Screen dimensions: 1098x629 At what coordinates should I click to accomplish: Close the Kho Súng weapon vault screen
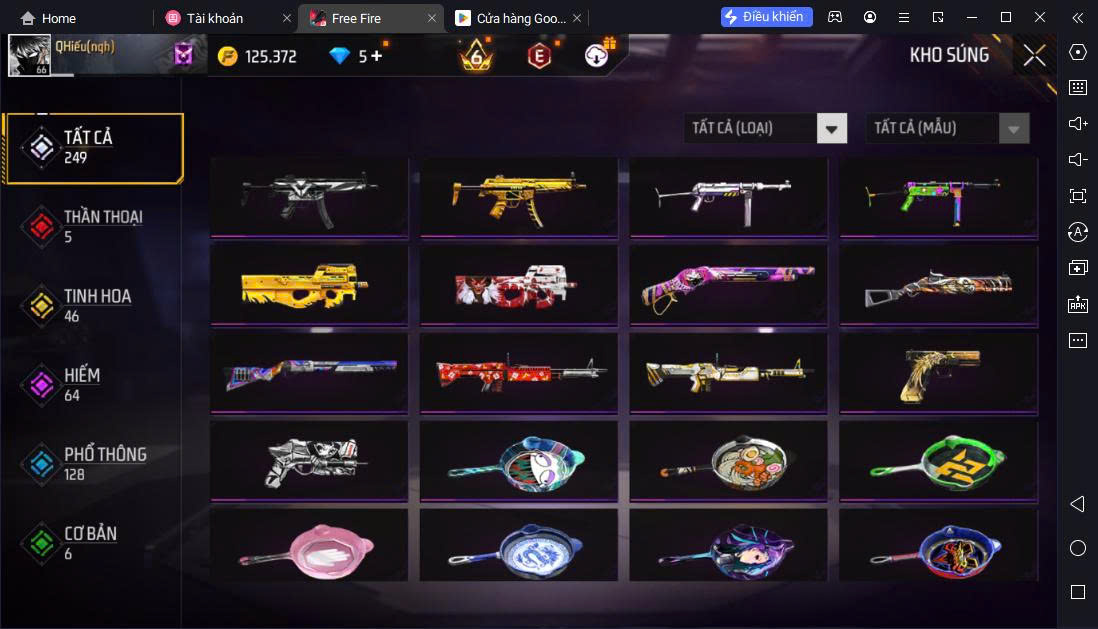coord(1034,56)
